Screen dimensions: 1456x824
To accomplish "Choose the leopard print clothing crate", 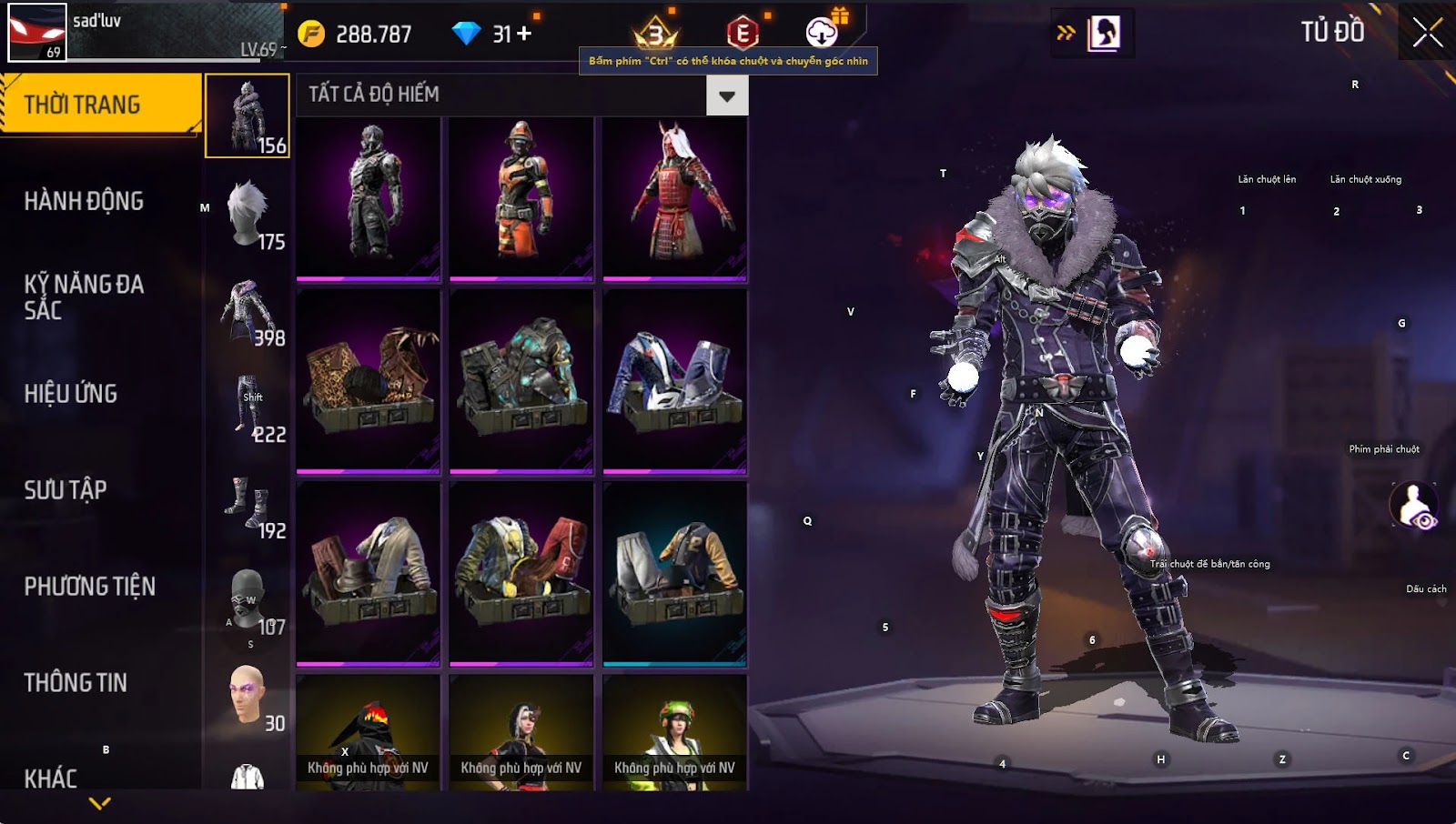I will coord(369,382).
